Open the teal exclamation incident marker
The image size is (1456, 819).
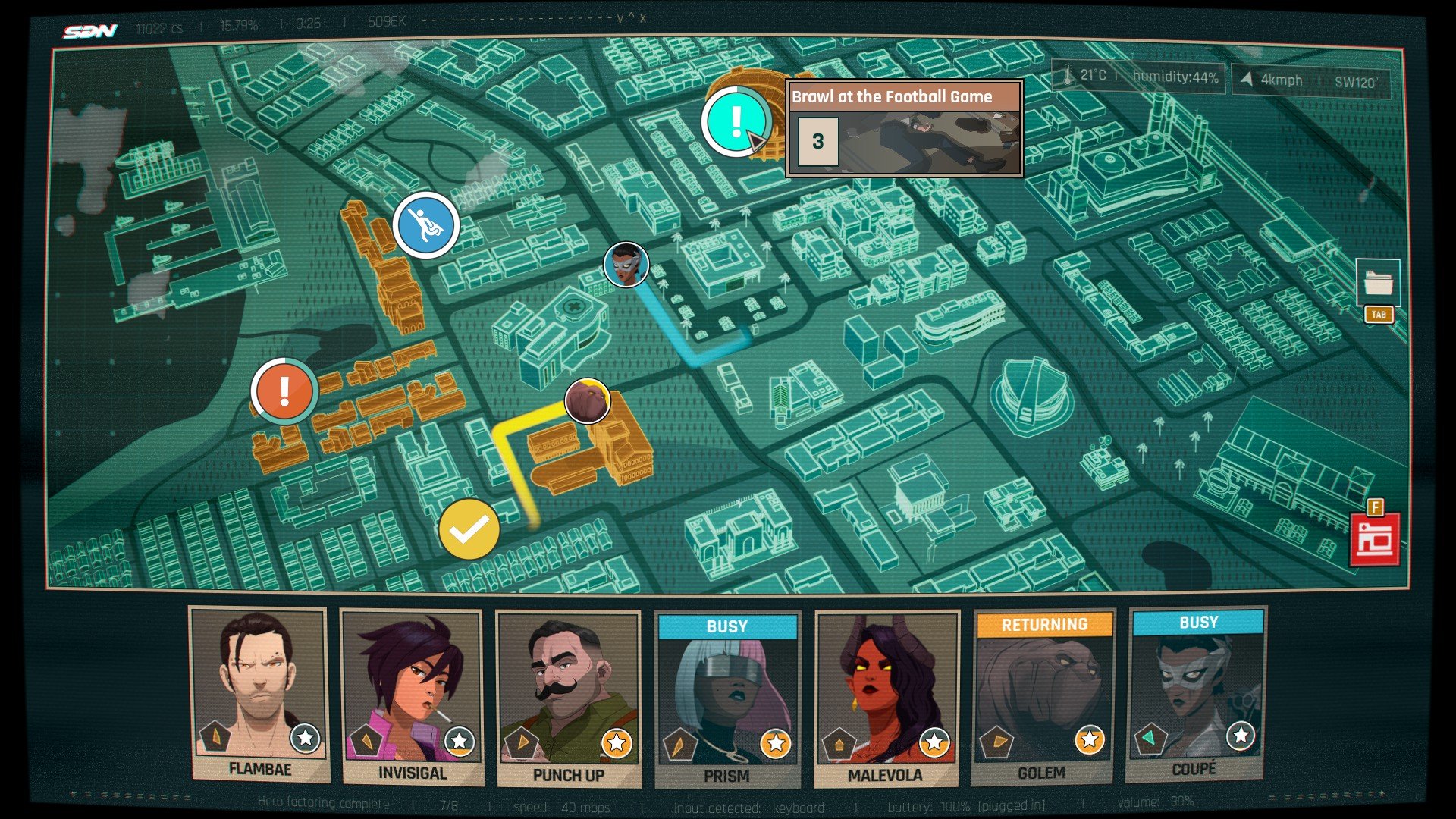coord(734,121)
